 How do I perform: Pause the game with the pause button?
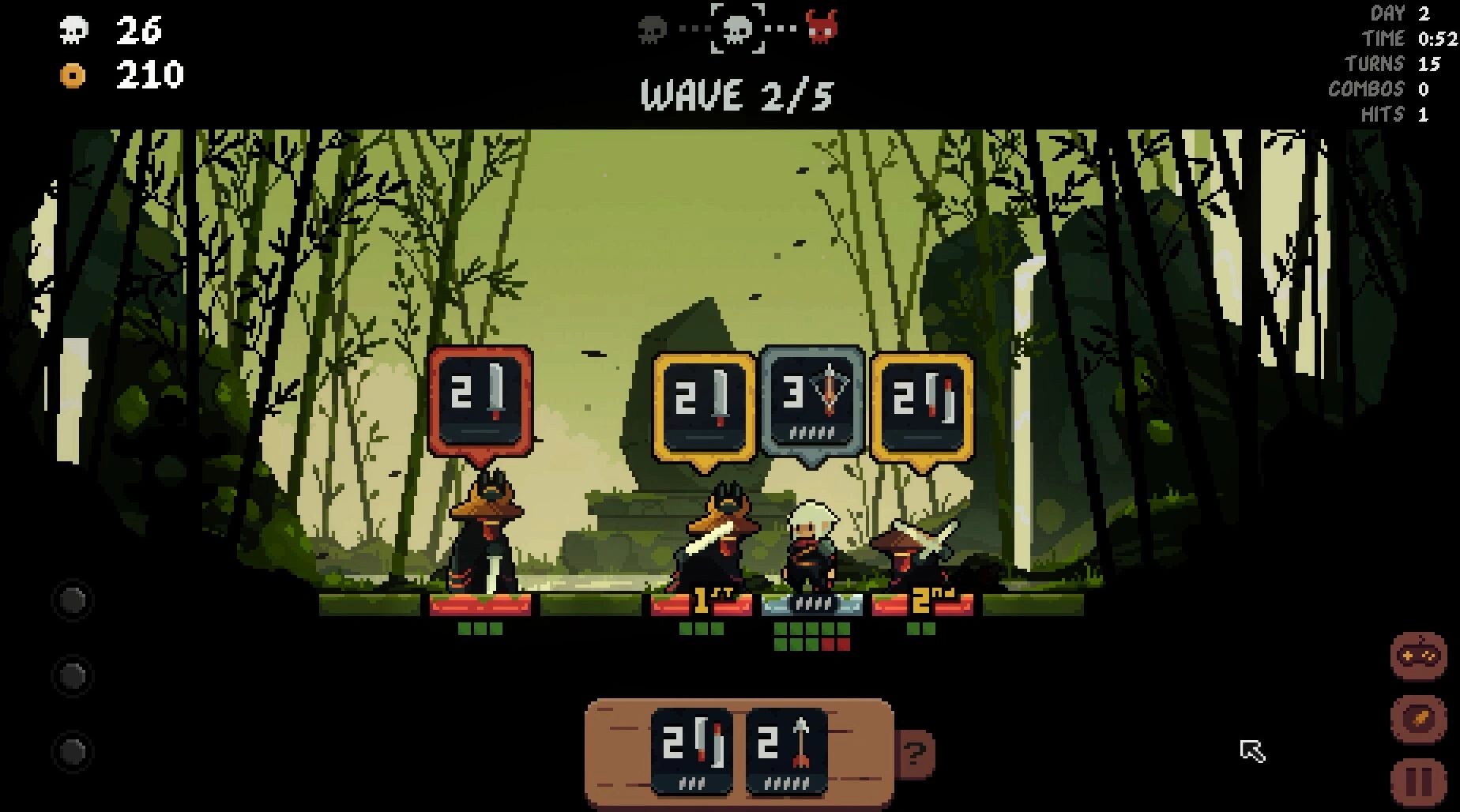pos(1418,782)
